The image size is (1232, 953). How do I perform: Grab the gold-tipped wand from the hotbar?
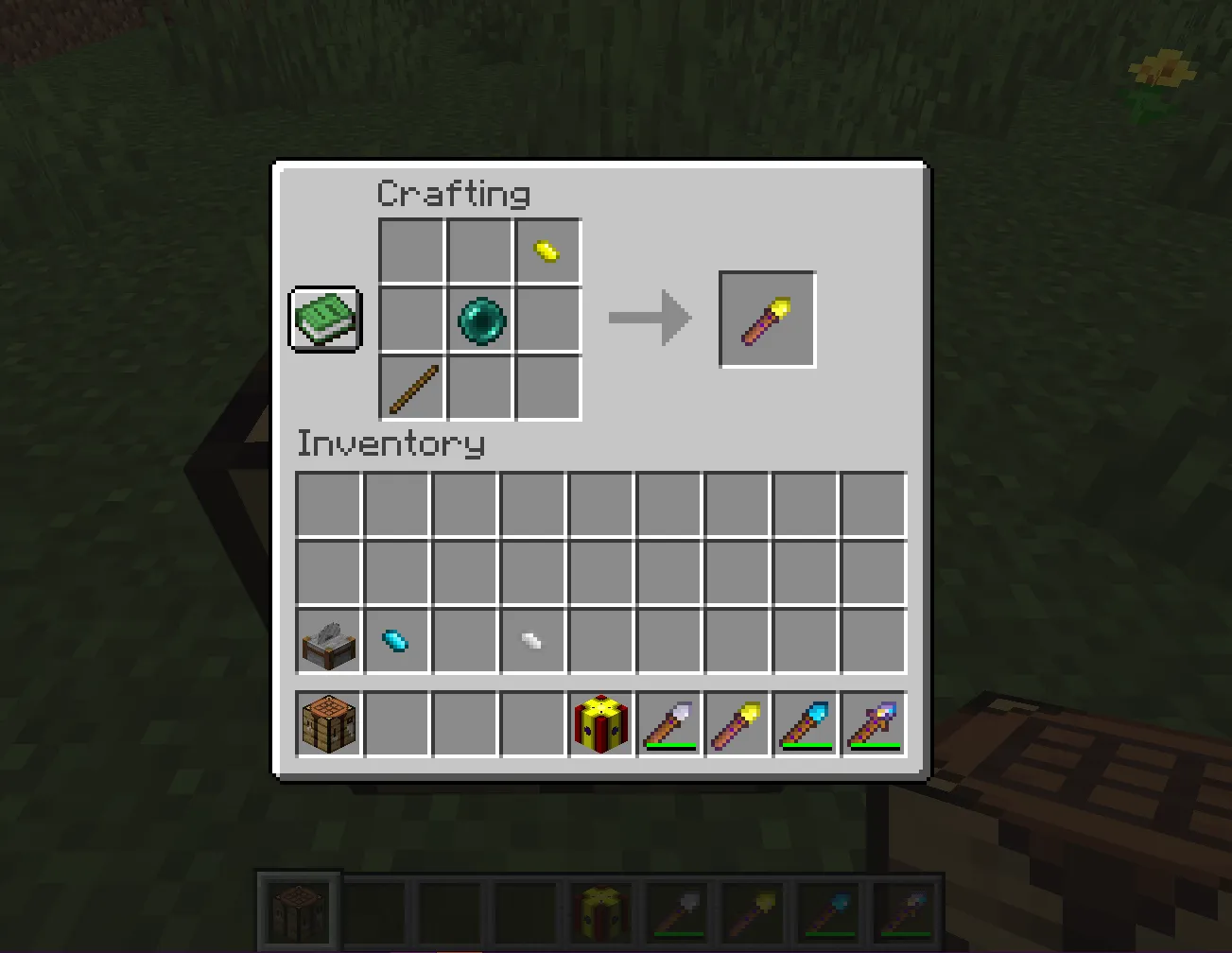point(737,724)
